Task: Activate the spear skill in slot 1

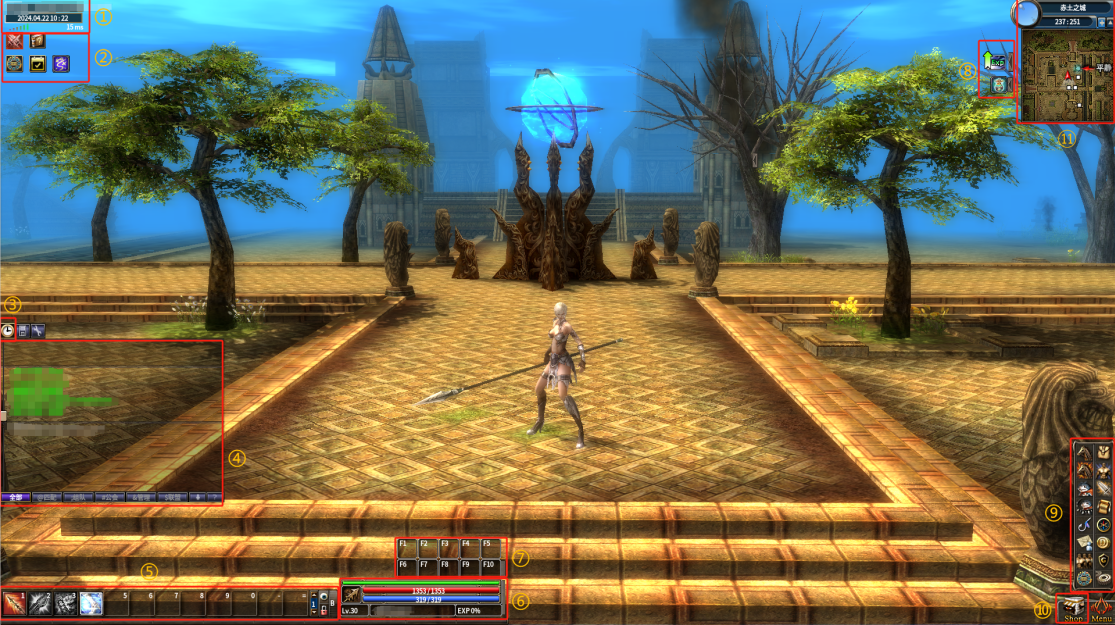Action: tap(15, 602)
